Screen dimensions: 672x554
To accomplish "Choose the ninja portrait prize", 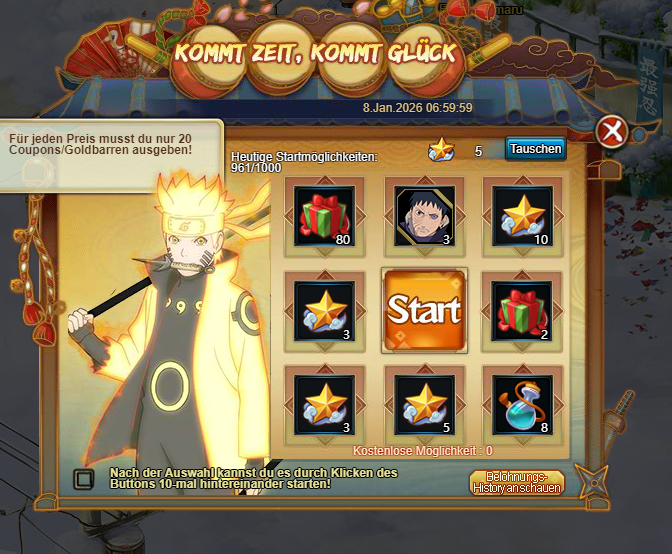I will click(424, 215).
